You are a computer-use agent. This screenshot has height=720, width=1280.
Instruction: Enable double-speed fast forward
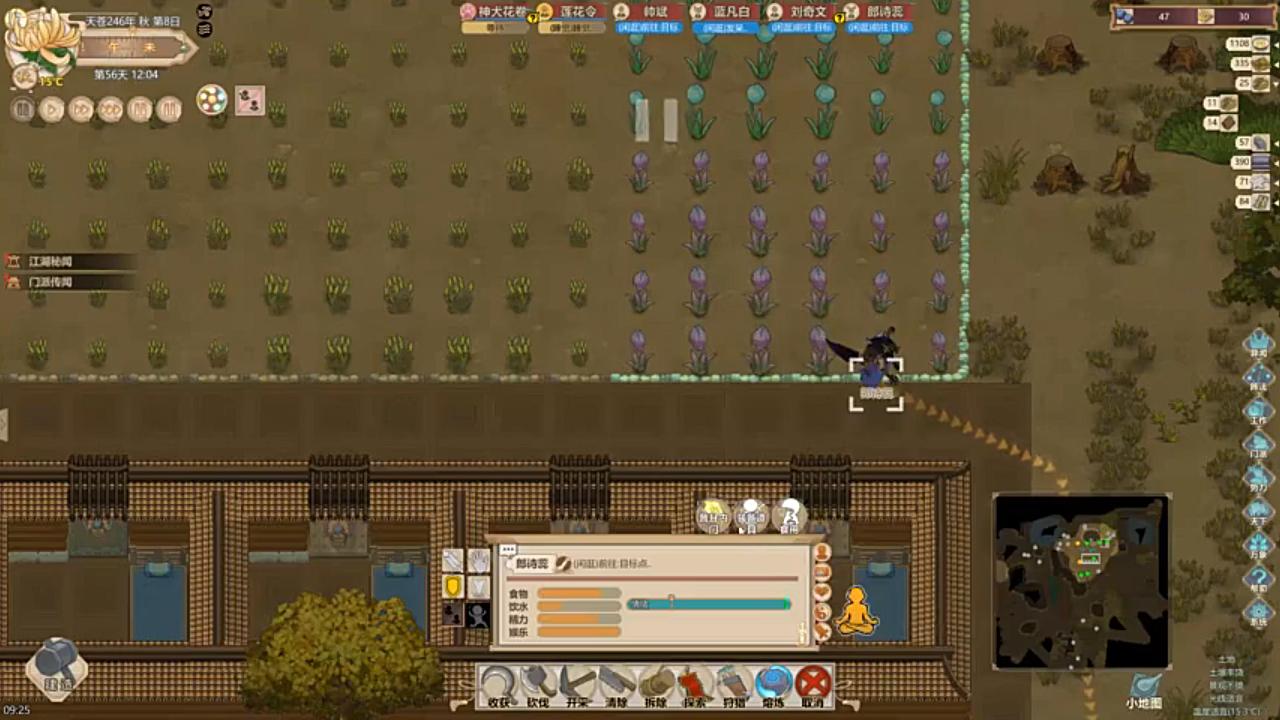click(83, 110)
